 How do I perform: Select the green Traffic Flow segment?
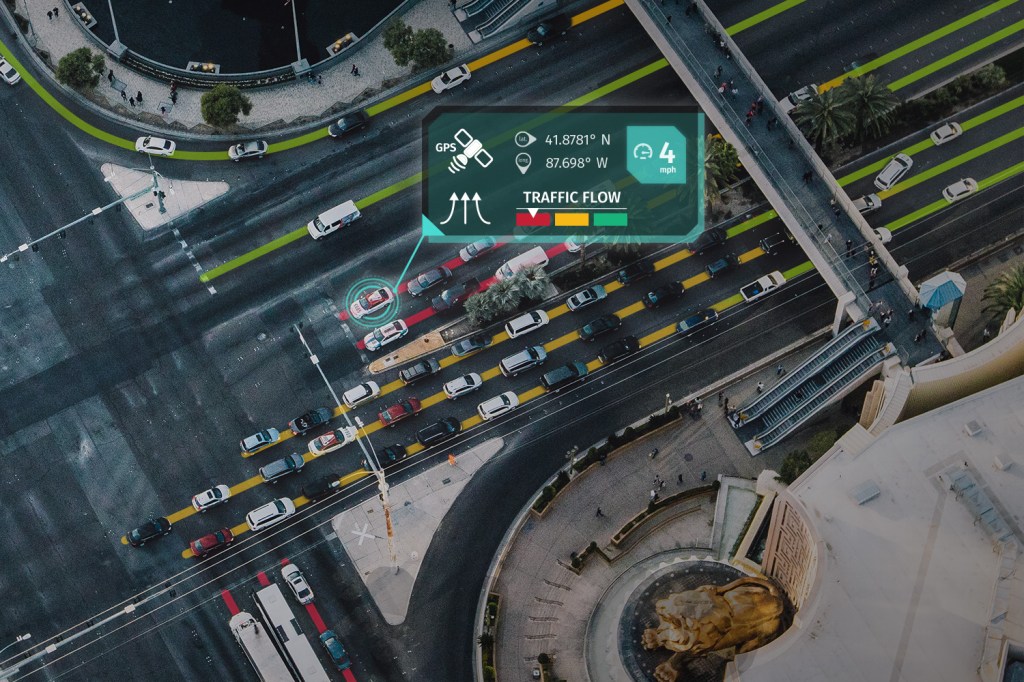pyautogui.click(x=610, y=219)
